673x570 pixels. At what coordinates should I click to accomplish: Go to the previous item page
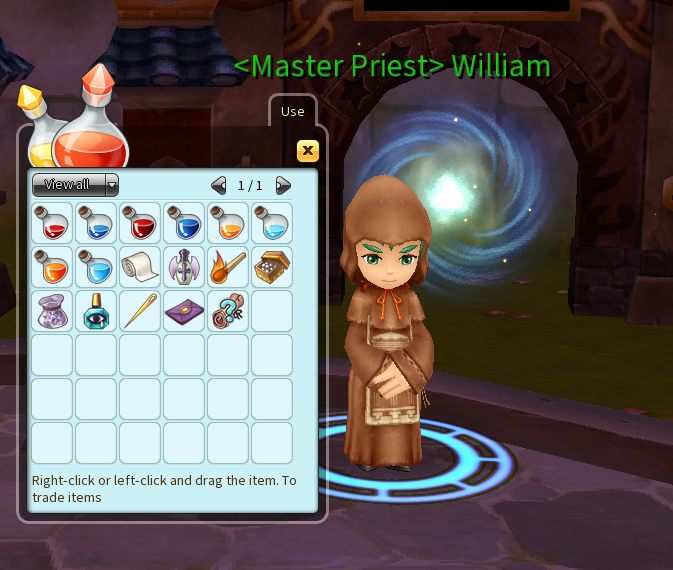pos(219,185)
